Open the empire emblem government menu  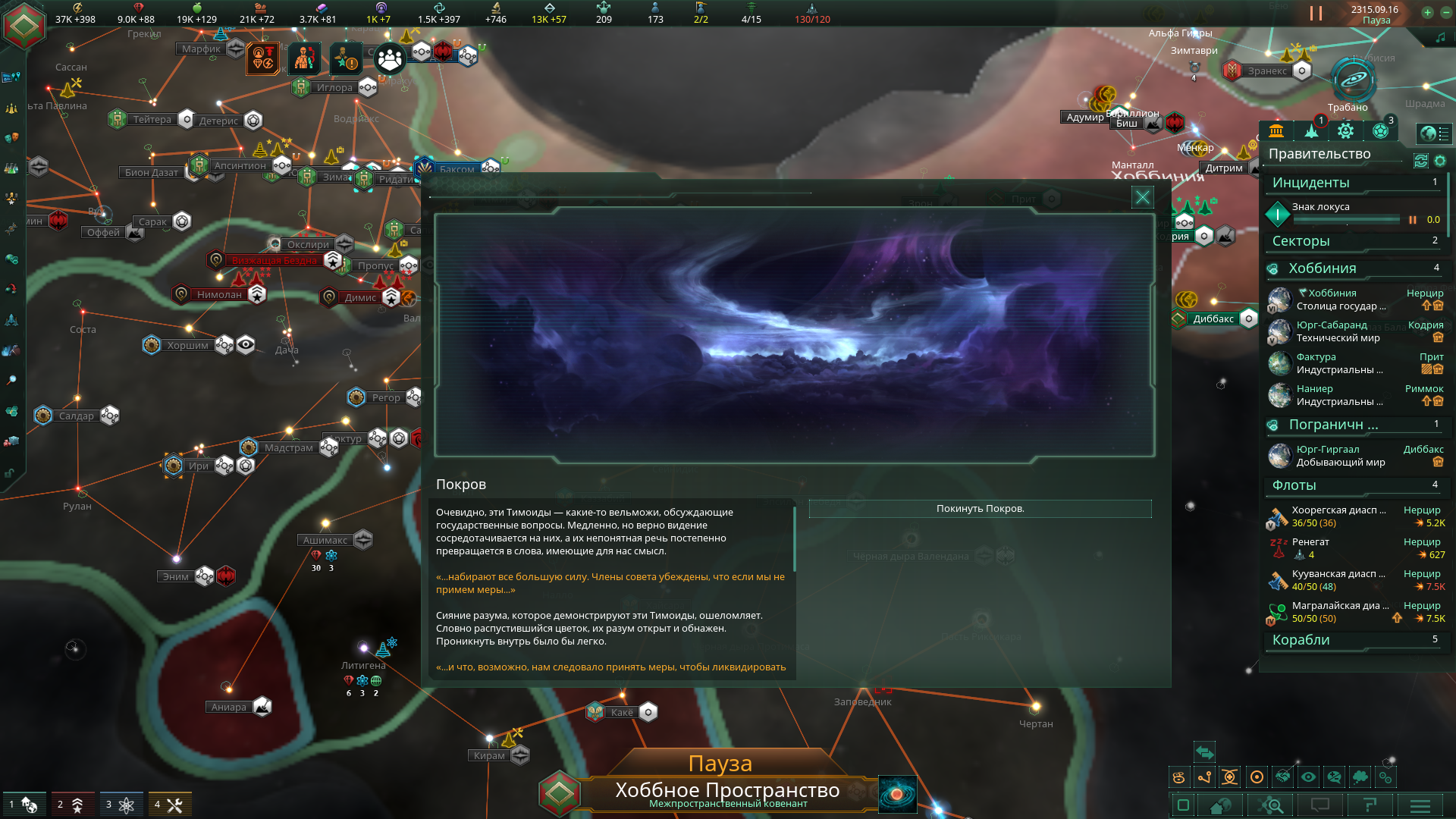pos(24,24)
